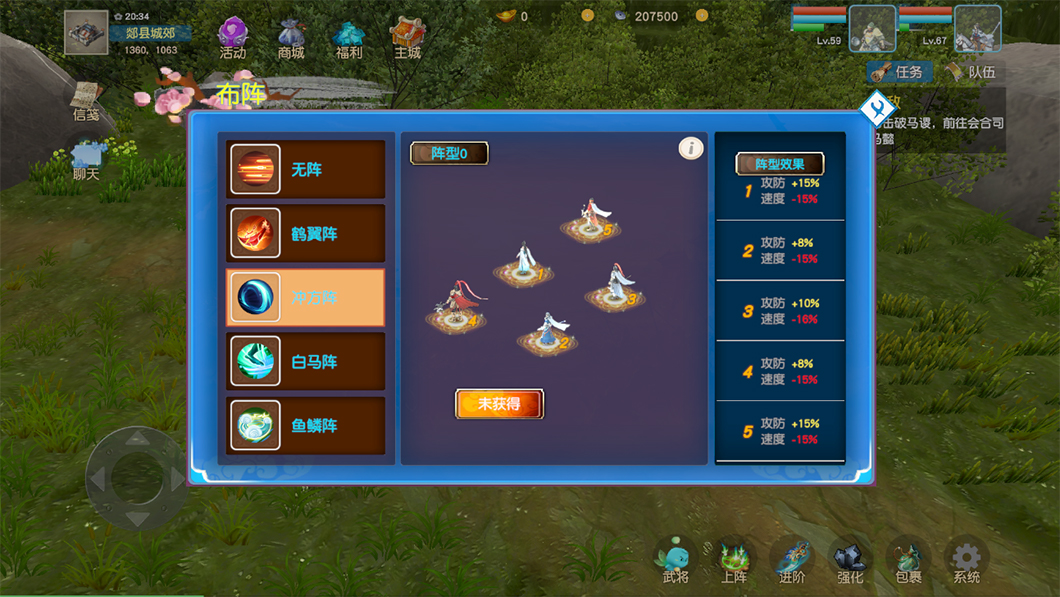Open the 活动 events menu

233,38
